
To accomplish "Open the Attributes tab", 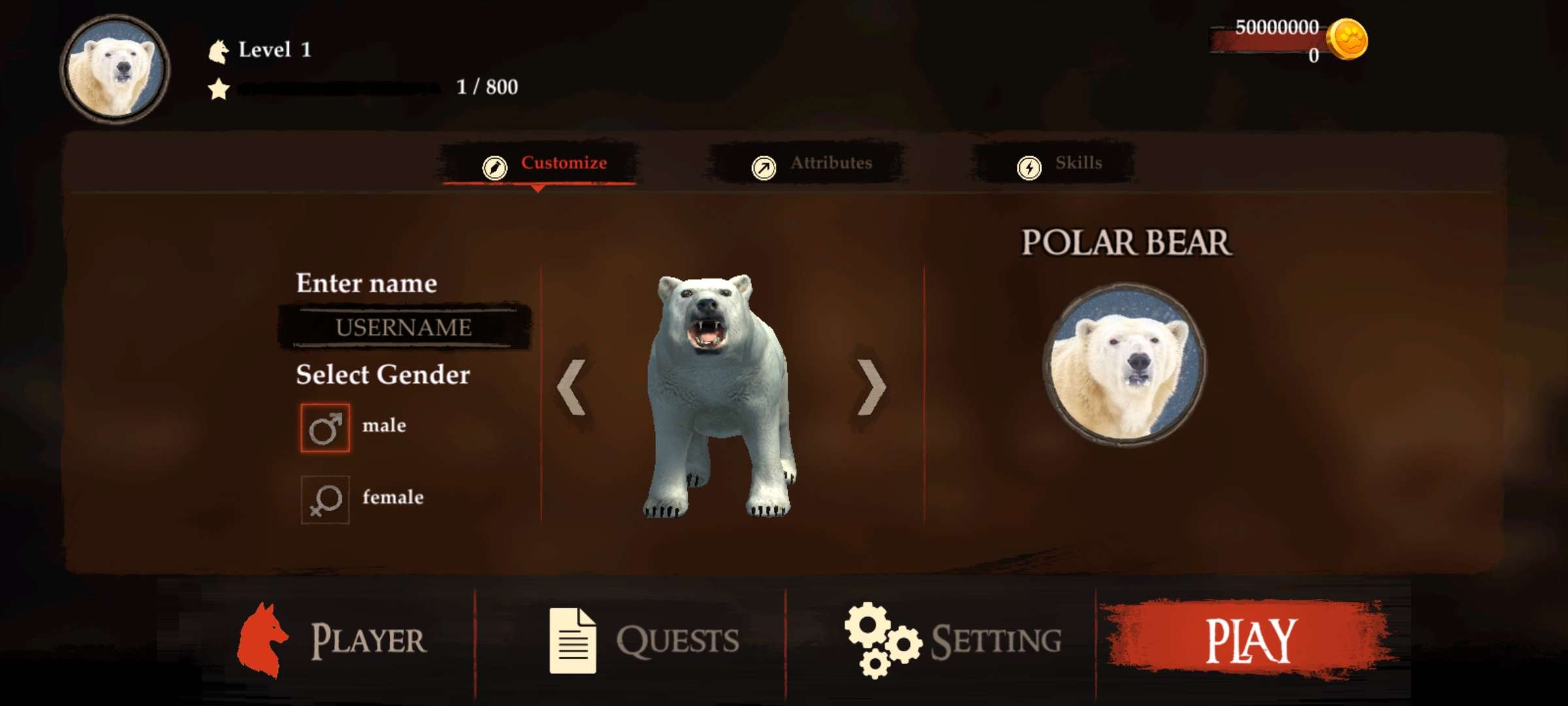I will (x=812, y=164).
